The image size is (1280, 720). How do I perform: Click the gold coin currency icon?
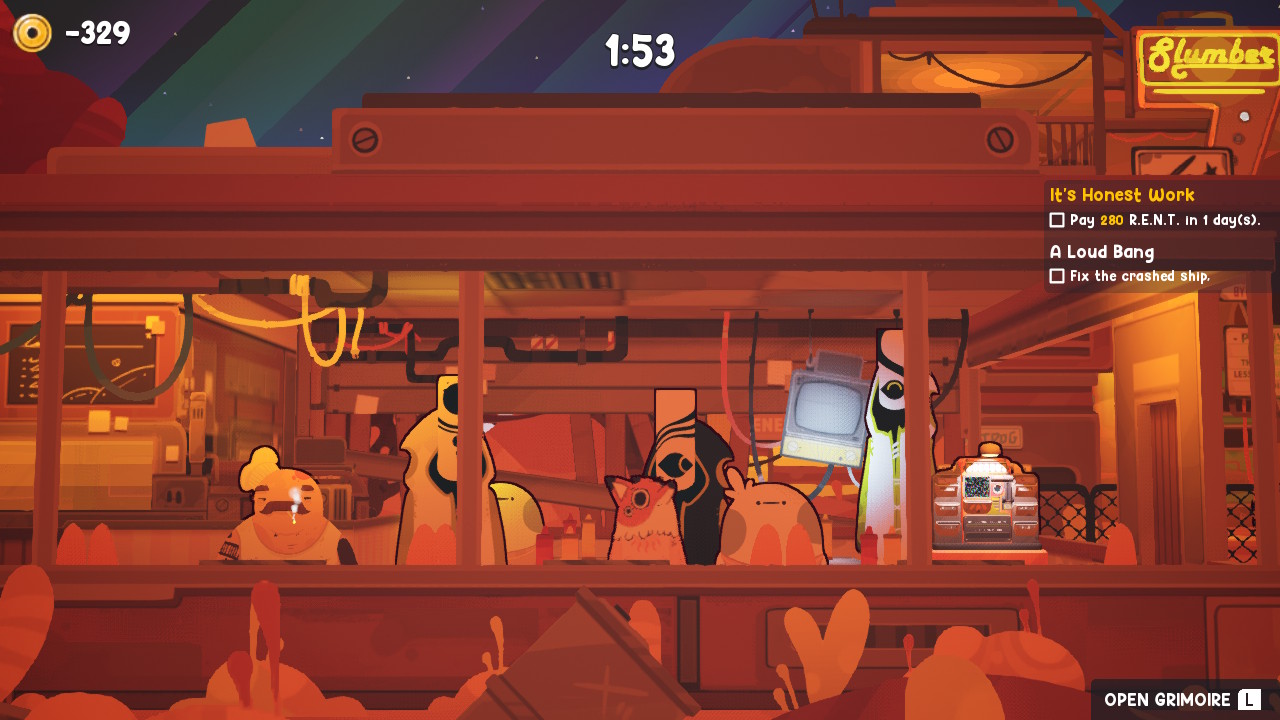(32, 33)
